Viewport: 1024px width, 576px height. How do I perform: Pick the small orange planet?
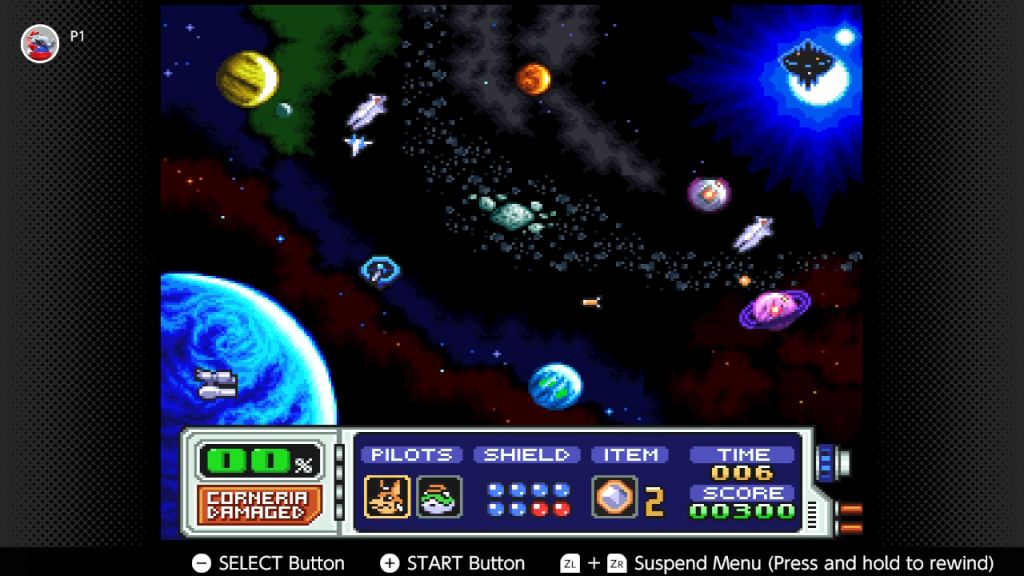533,78
